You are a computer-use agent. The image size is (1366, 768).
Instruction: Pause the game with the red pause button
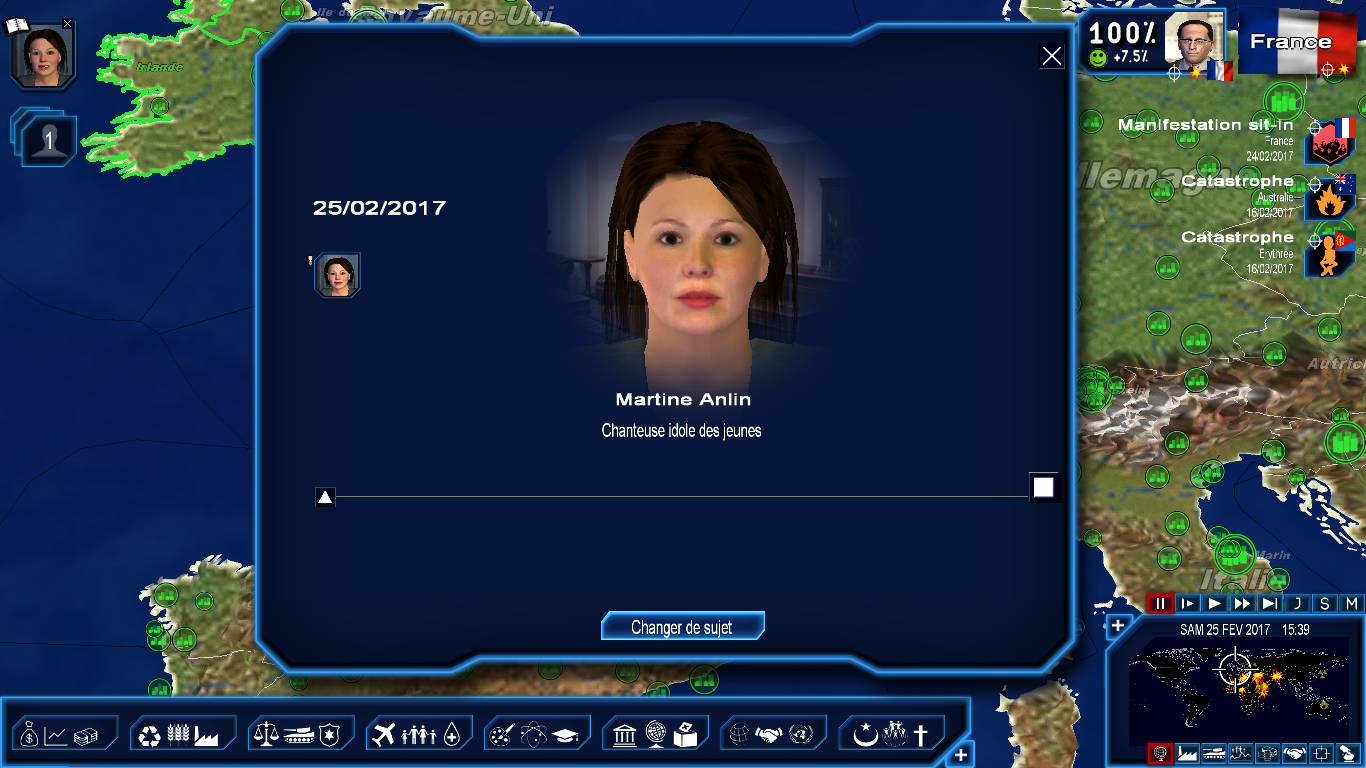[1160, 603]
